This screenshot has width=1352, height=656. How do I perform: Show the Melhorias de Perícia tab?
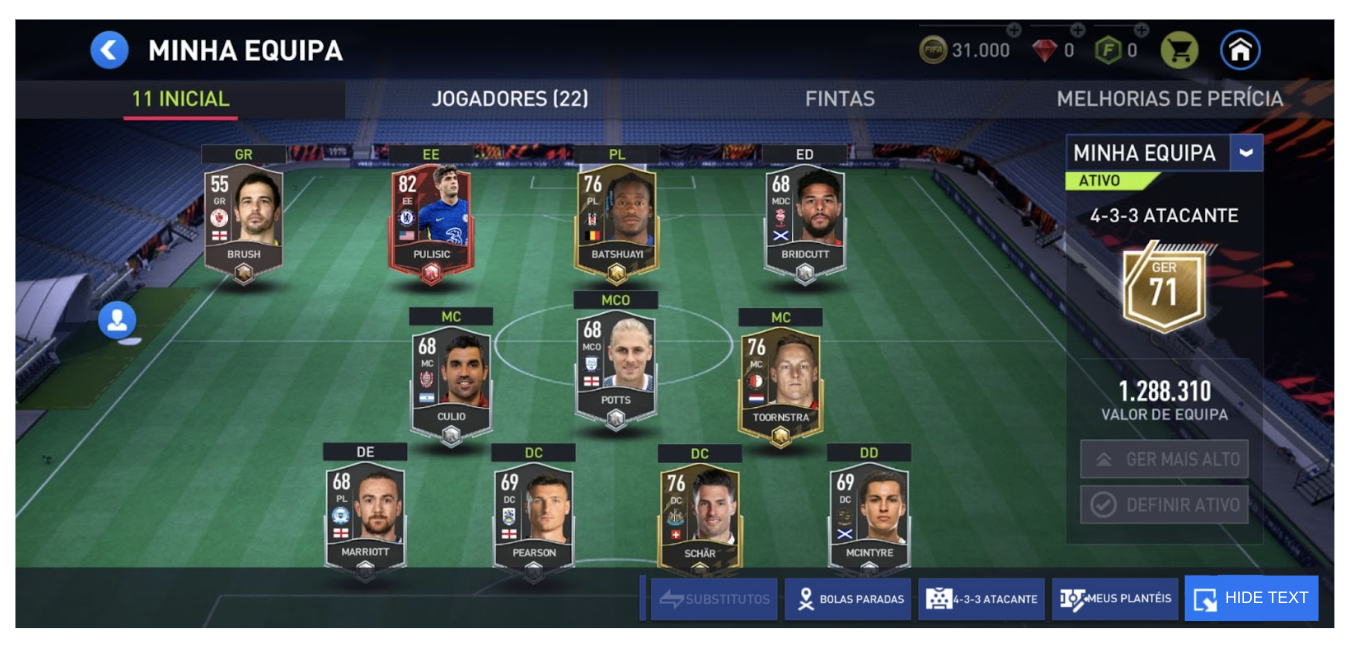pos(1169,99)
